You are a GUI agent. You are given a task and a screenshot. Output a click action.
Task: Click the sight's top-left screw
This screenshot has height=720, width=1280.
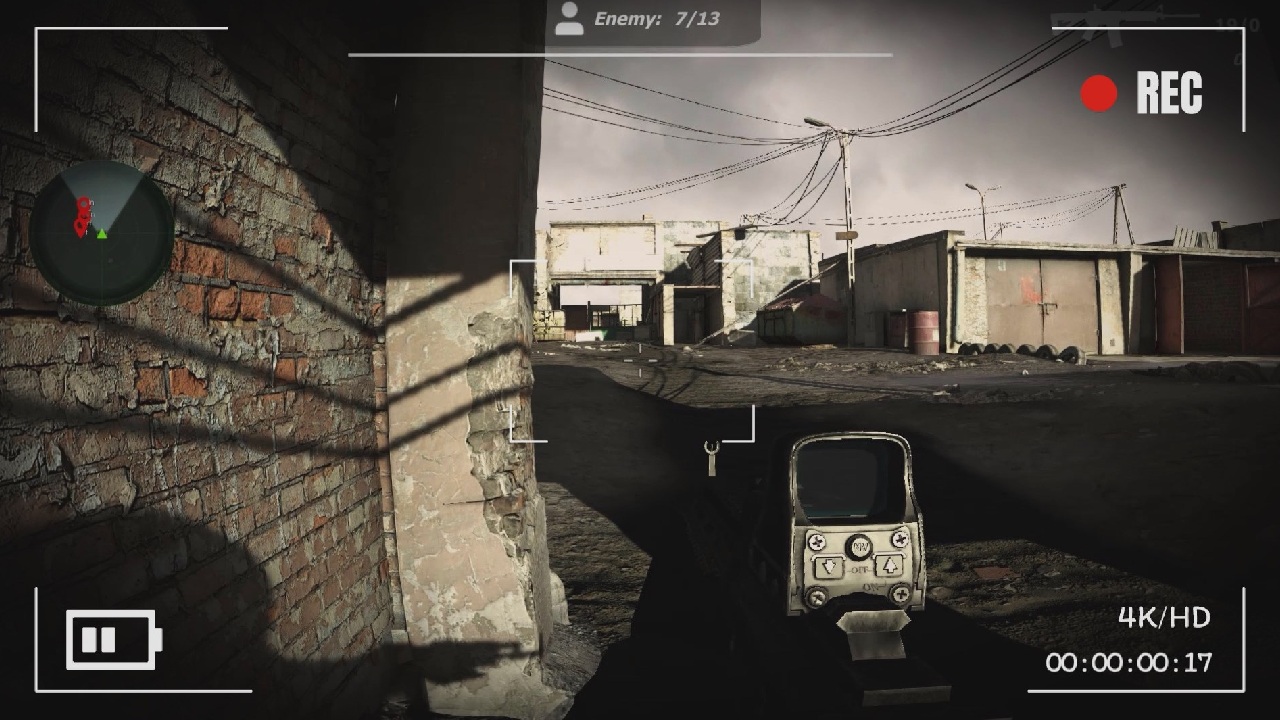pyautogui.click(x=816, y=540)
